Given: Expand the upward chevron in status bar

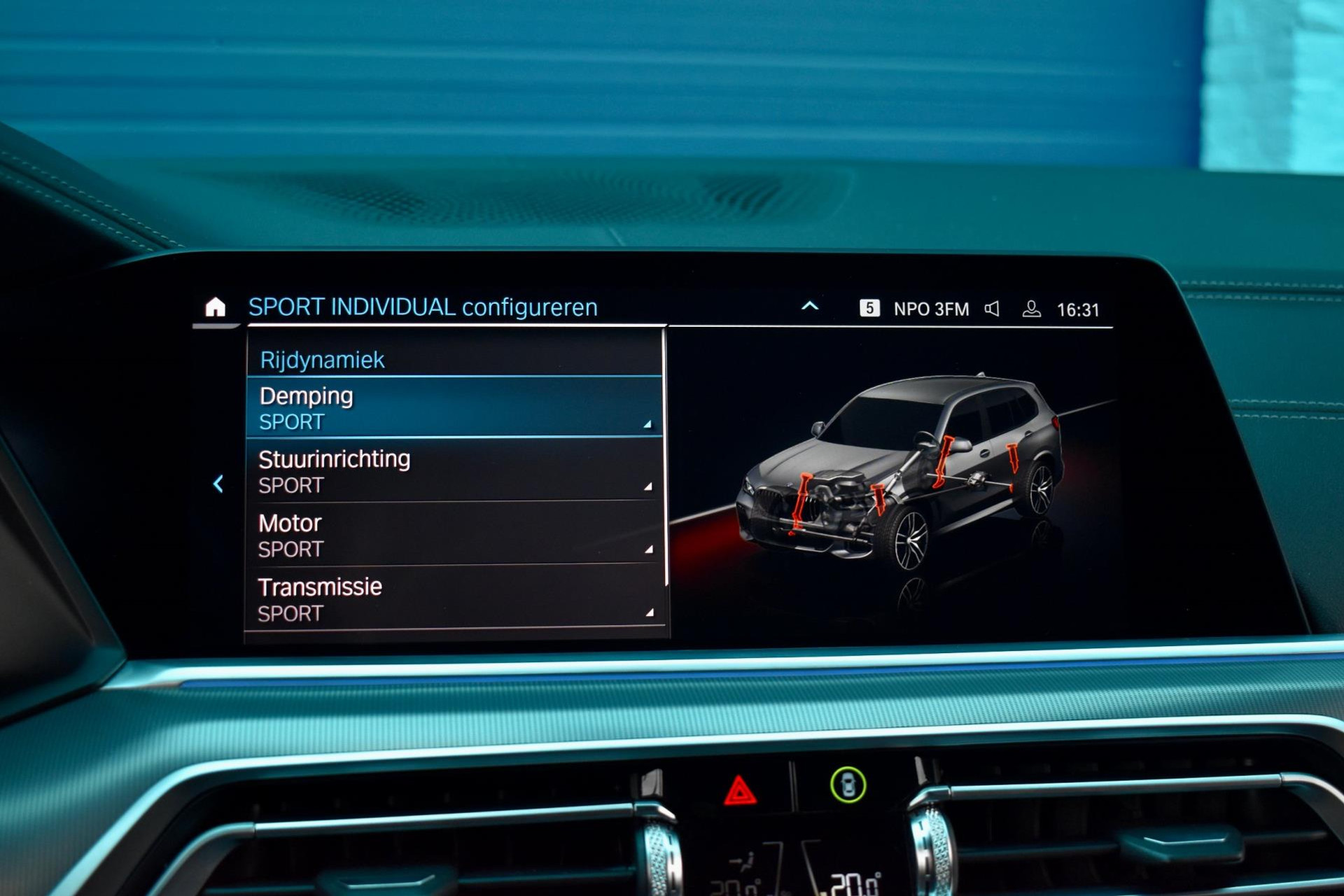Looking at the screenshot, I should [810, 307].
